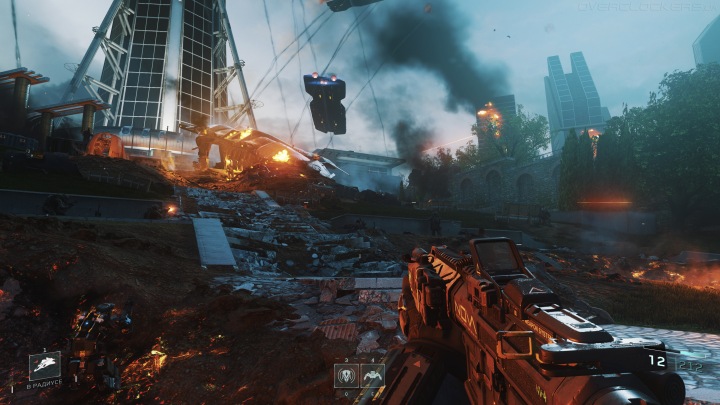Choose the spider drone equipment slot
This screenshot has height=405, width=720.
(371, 376)
